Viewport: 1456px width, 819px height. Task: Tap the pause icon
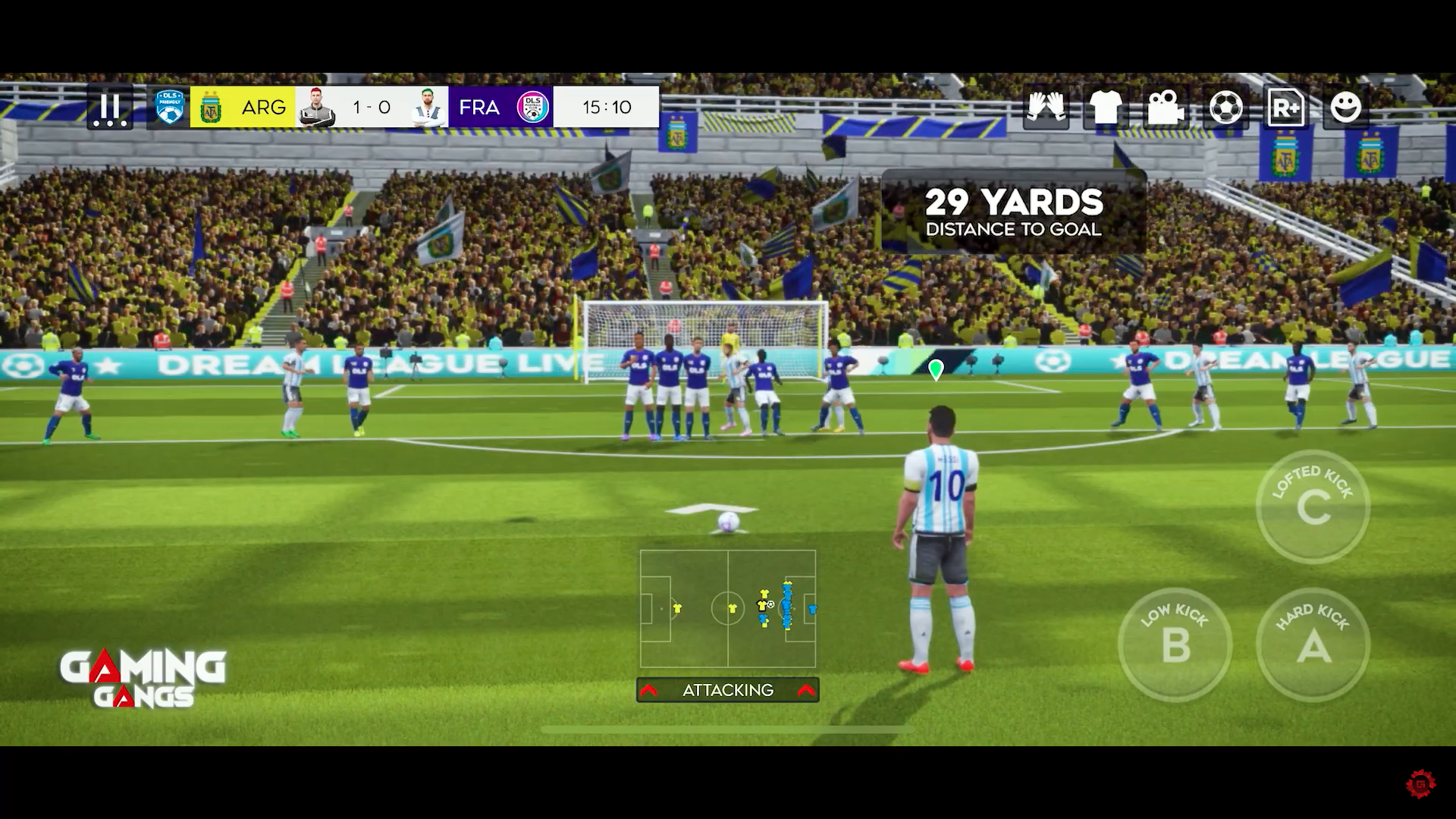(x=108, y=107)
